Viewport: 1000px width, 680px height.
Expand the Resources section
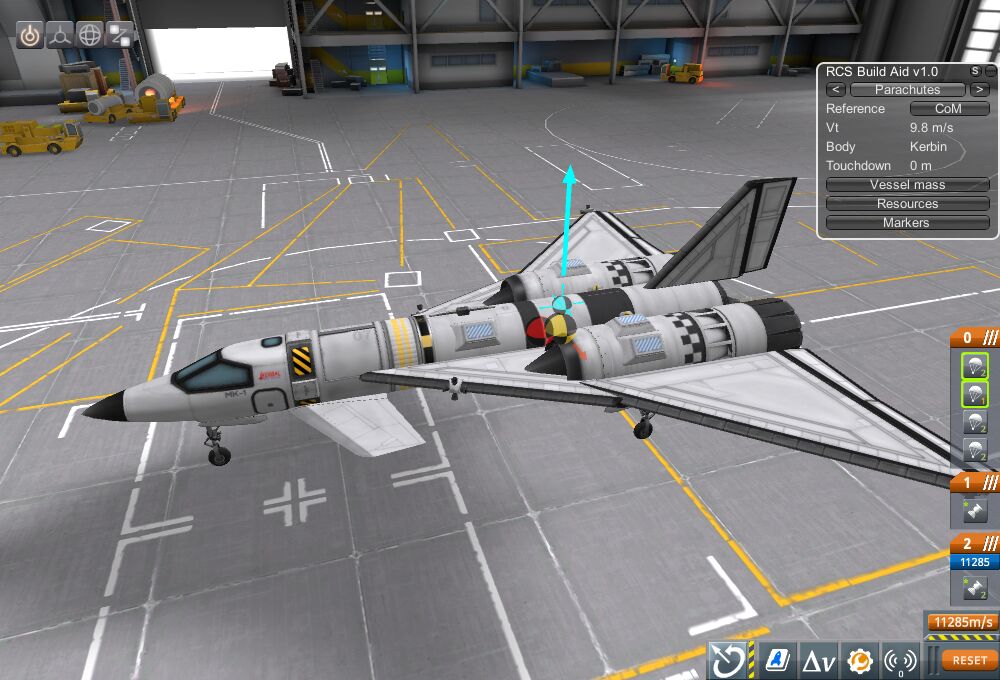coord(907,204)
